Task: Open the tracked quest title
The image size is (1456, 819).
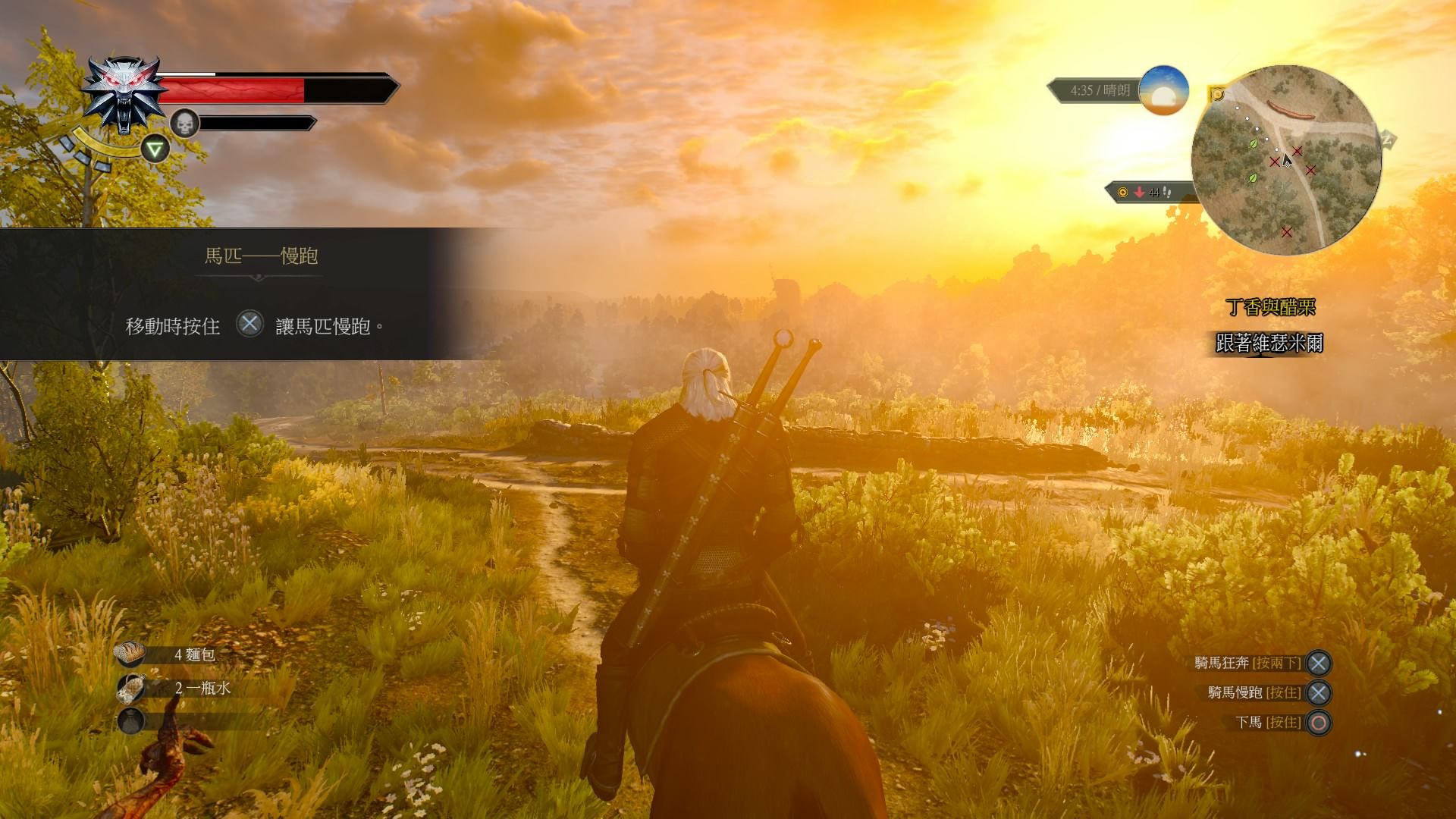Action: pyautogui.click(x=1270, y=307)
